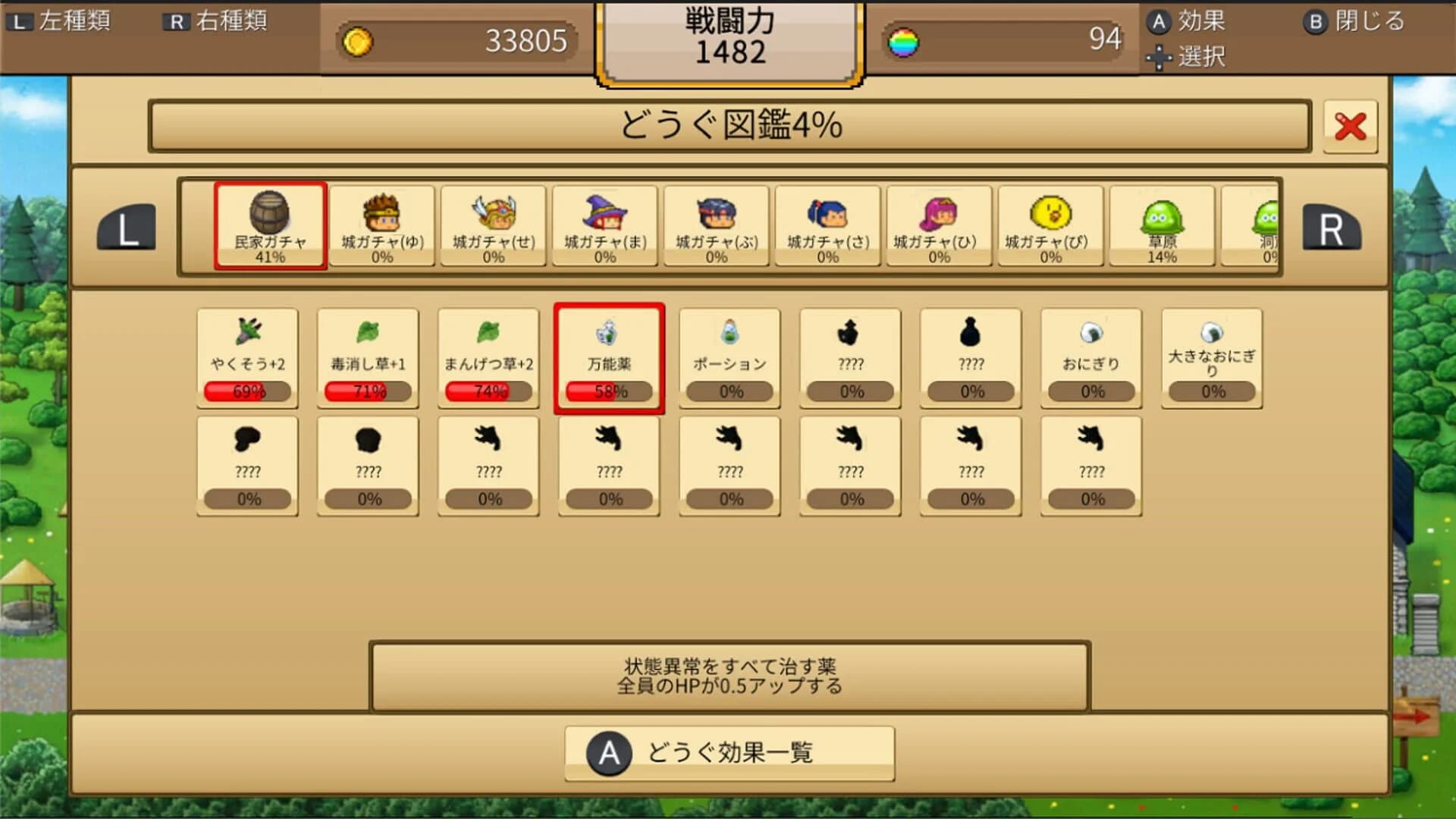Select the 大きなおにぎり item icon

click(x=1211, y=334)
